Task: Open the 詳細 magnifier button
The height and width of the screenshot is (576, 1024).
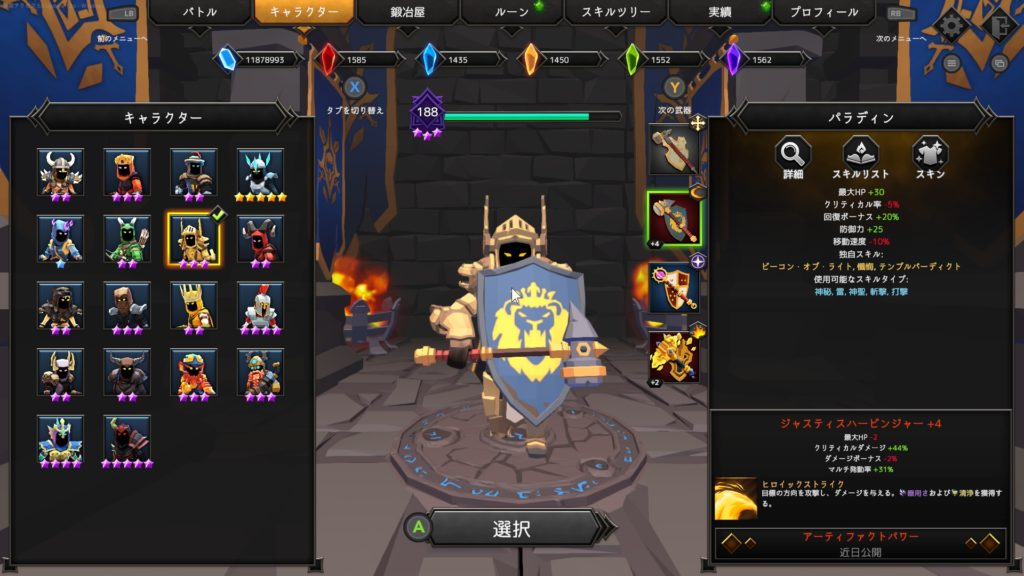Action: pos(793,157)
